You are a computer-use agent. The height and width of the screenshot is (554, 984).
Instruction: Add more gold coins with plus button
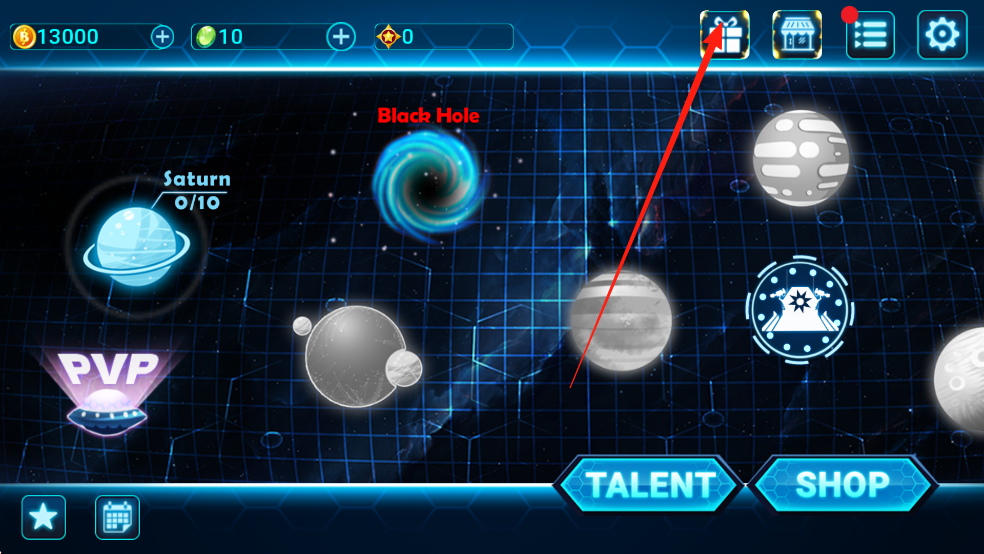(x=162, y=37)
